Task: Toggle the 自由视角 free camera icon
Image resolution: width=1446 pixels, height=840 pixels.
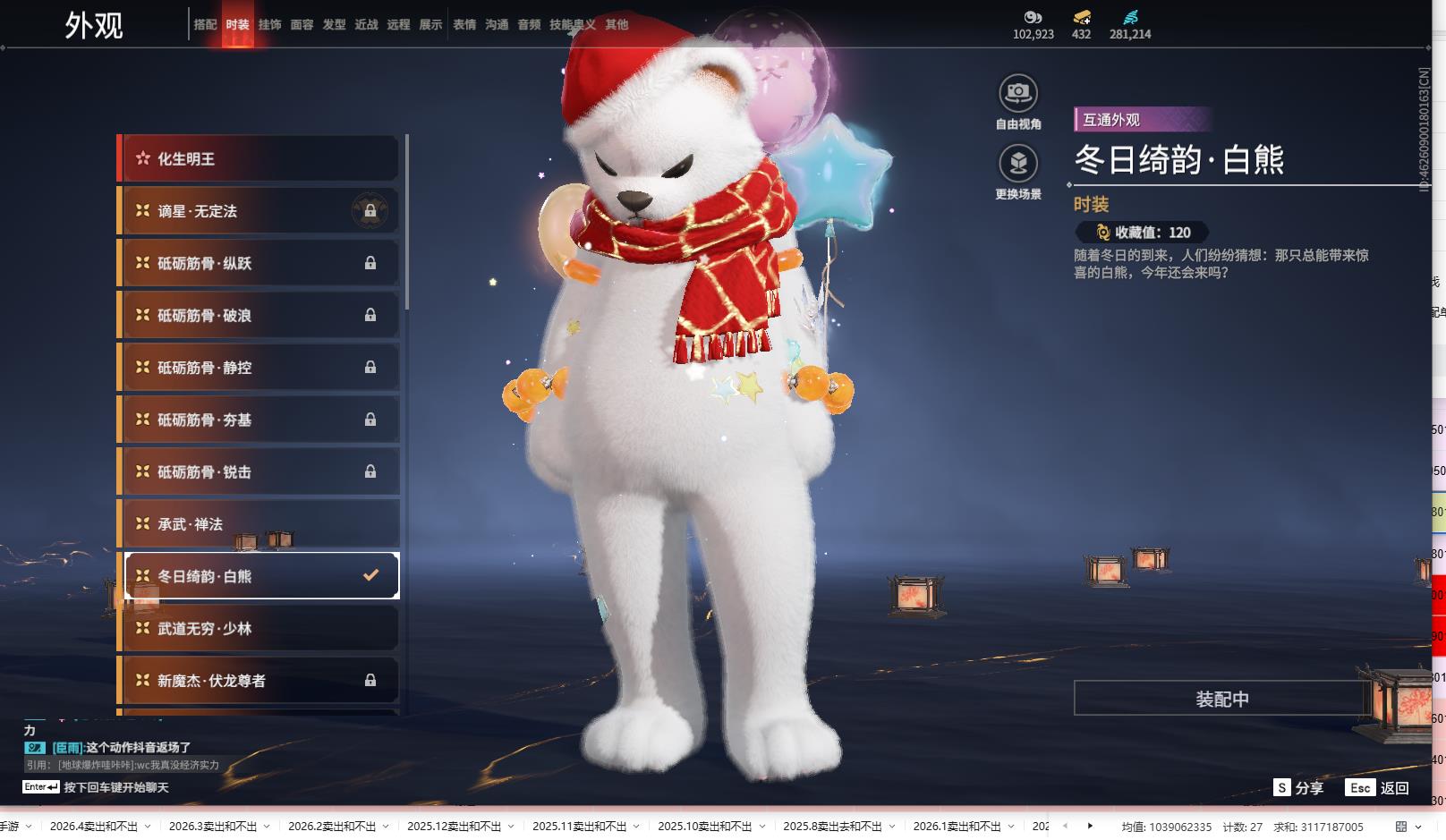Action: [x=1017, y=94]
